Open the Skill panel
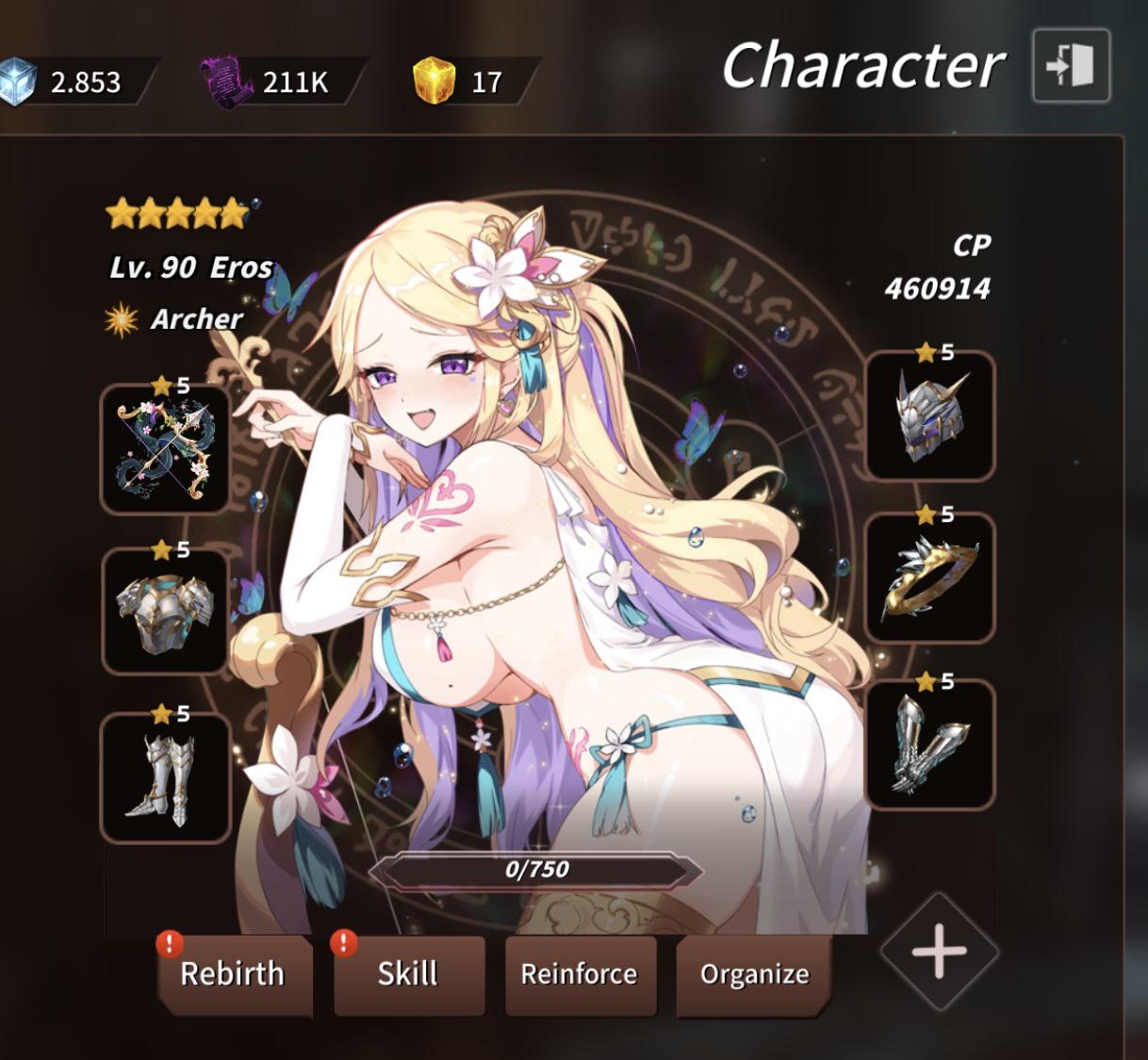 408,974
